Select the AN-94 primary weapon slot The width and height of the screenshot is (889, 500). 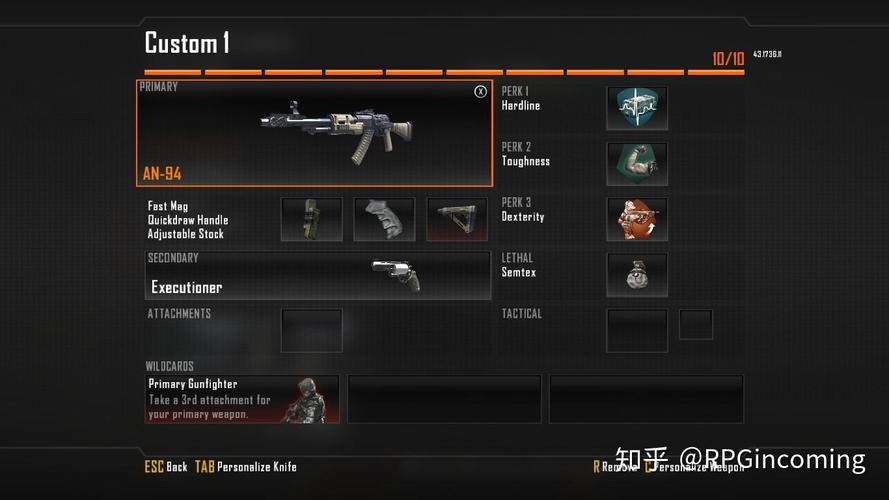coord(314,134)
